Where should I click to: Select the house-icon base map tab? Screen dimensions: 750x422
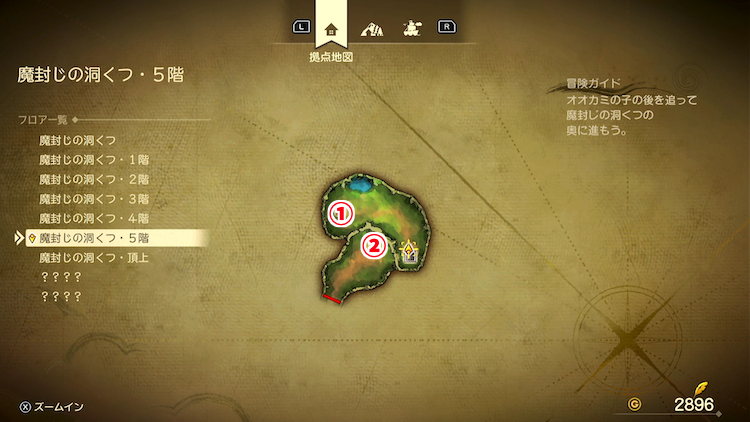(x=331, y=28)
